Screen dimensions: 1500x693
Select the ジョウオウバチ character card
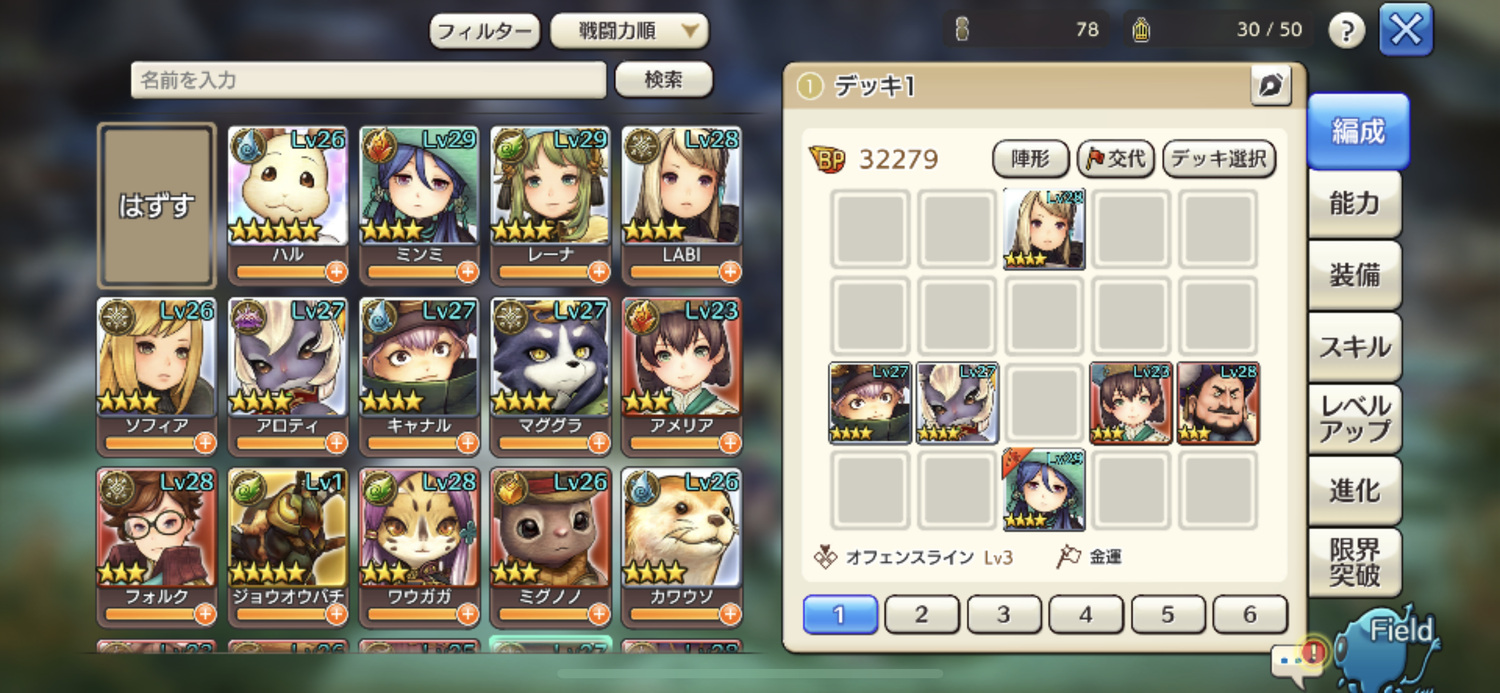287,537
